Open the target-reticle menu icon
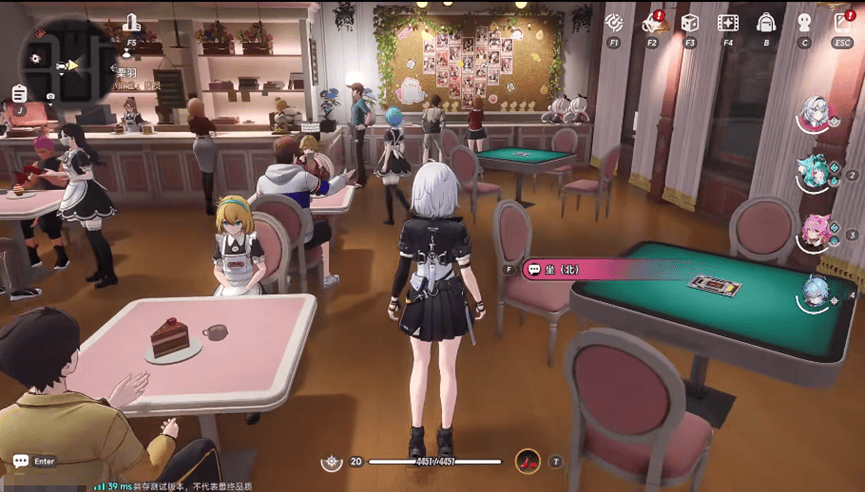 point(615,21)
